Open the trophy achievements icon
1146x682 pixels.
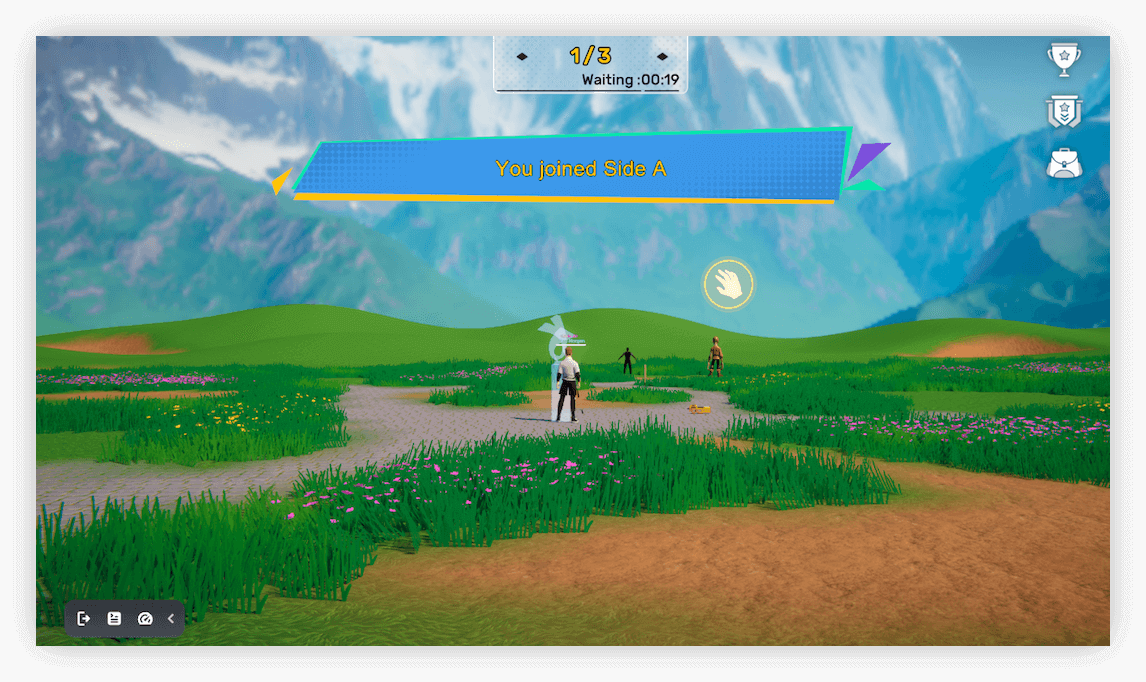point(1064,60)
